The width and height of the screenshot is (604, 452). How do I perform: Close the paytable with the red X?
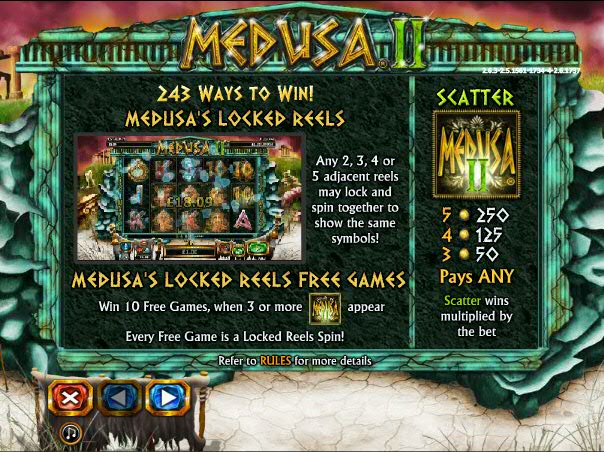[x=70, y=397]
